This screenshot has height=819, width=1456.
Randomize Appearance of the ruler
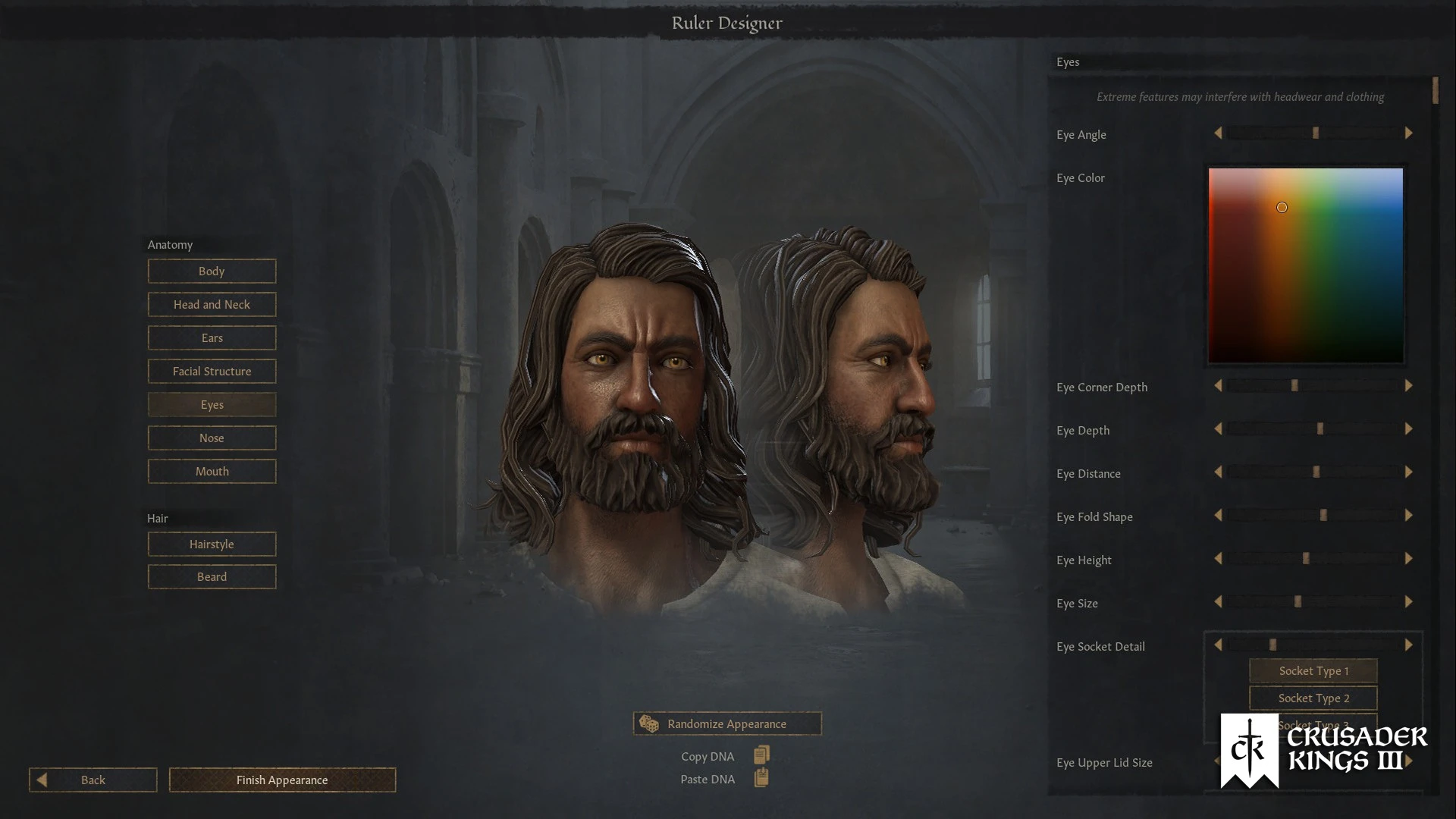pos(726,724)
